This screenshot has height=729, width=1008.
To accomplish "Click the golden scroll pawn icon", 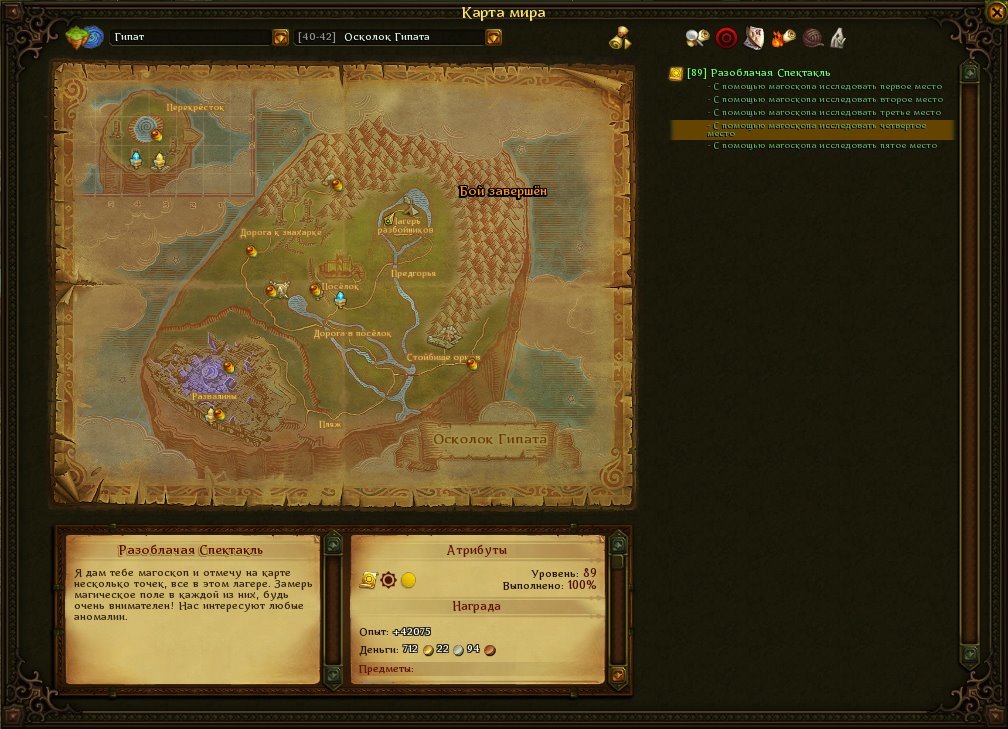I will click(621, 38).
